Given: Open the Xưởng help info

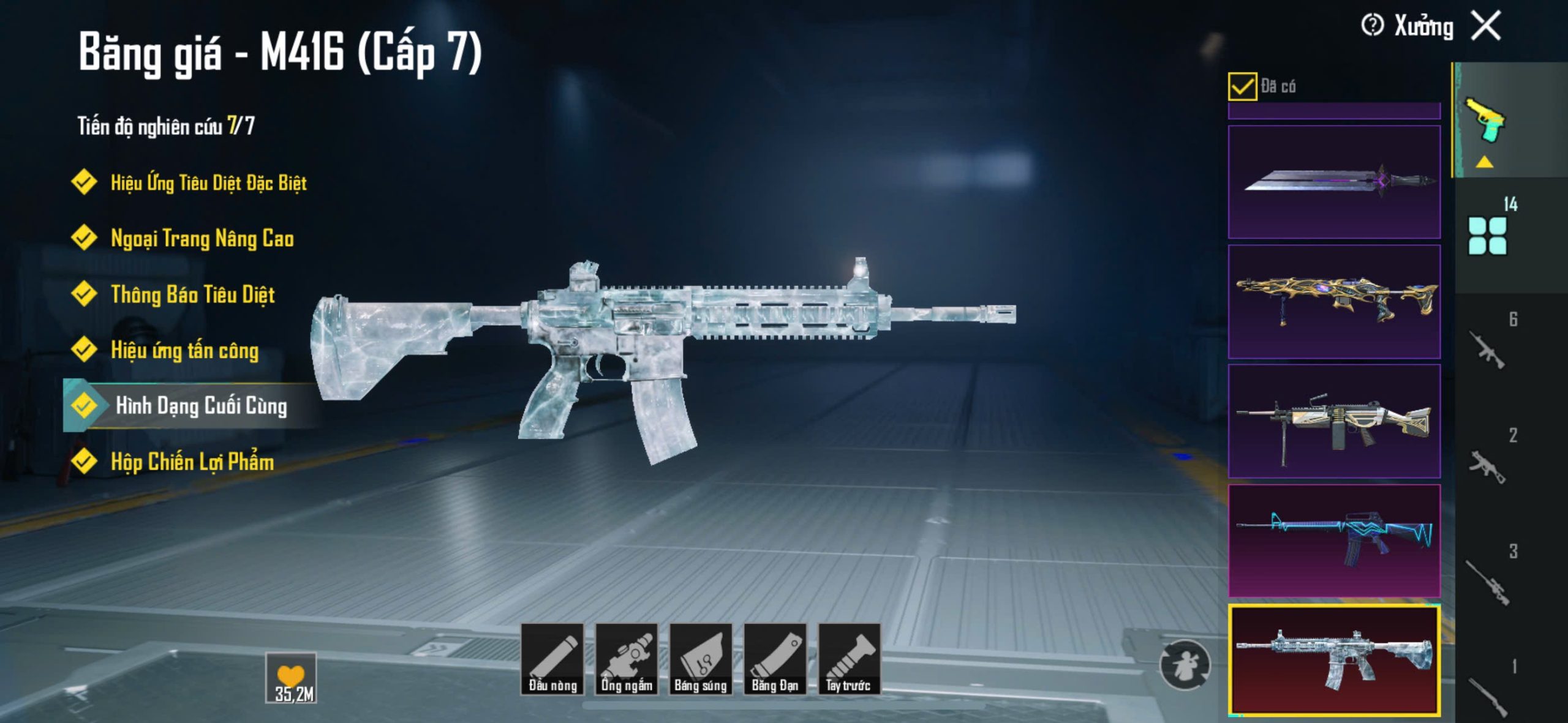Looking at the screenshot, I should pos(1372,26).
